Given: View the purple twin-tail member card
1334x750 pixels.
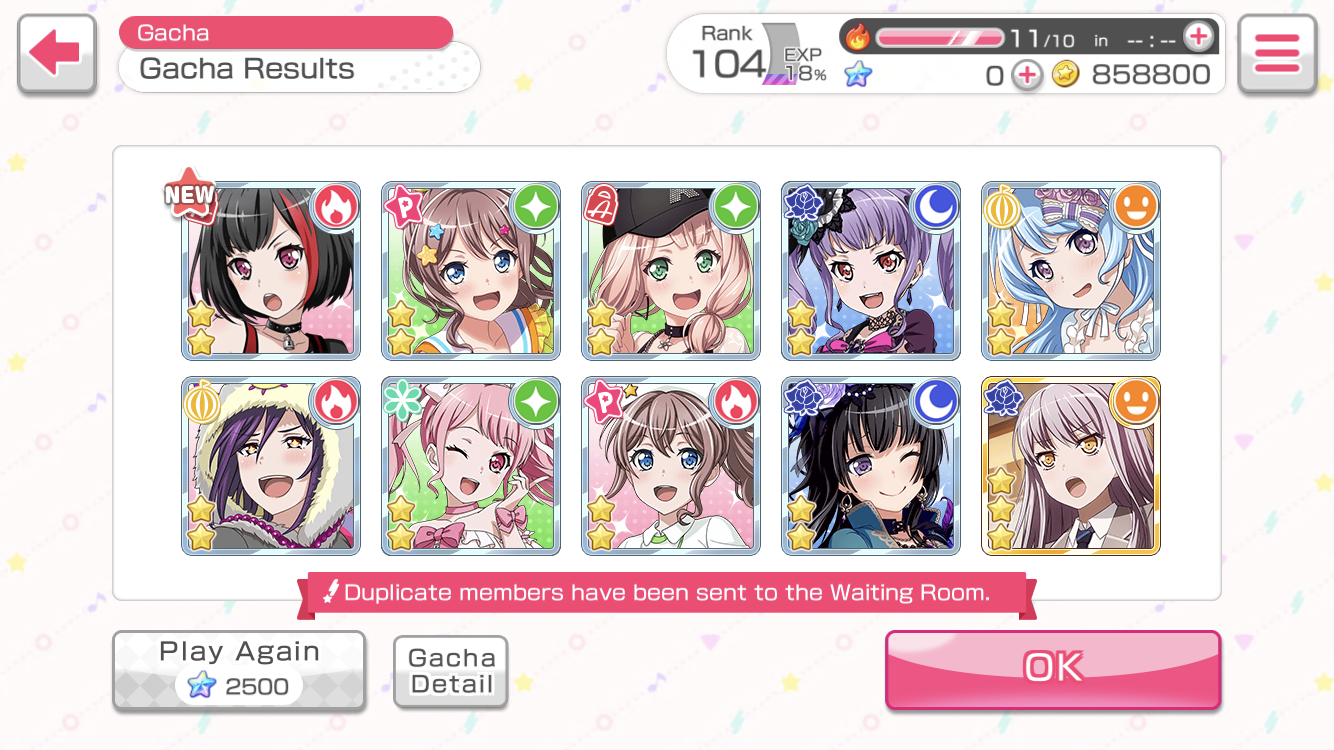Looking at the screenshot, I should click(871, 271).
